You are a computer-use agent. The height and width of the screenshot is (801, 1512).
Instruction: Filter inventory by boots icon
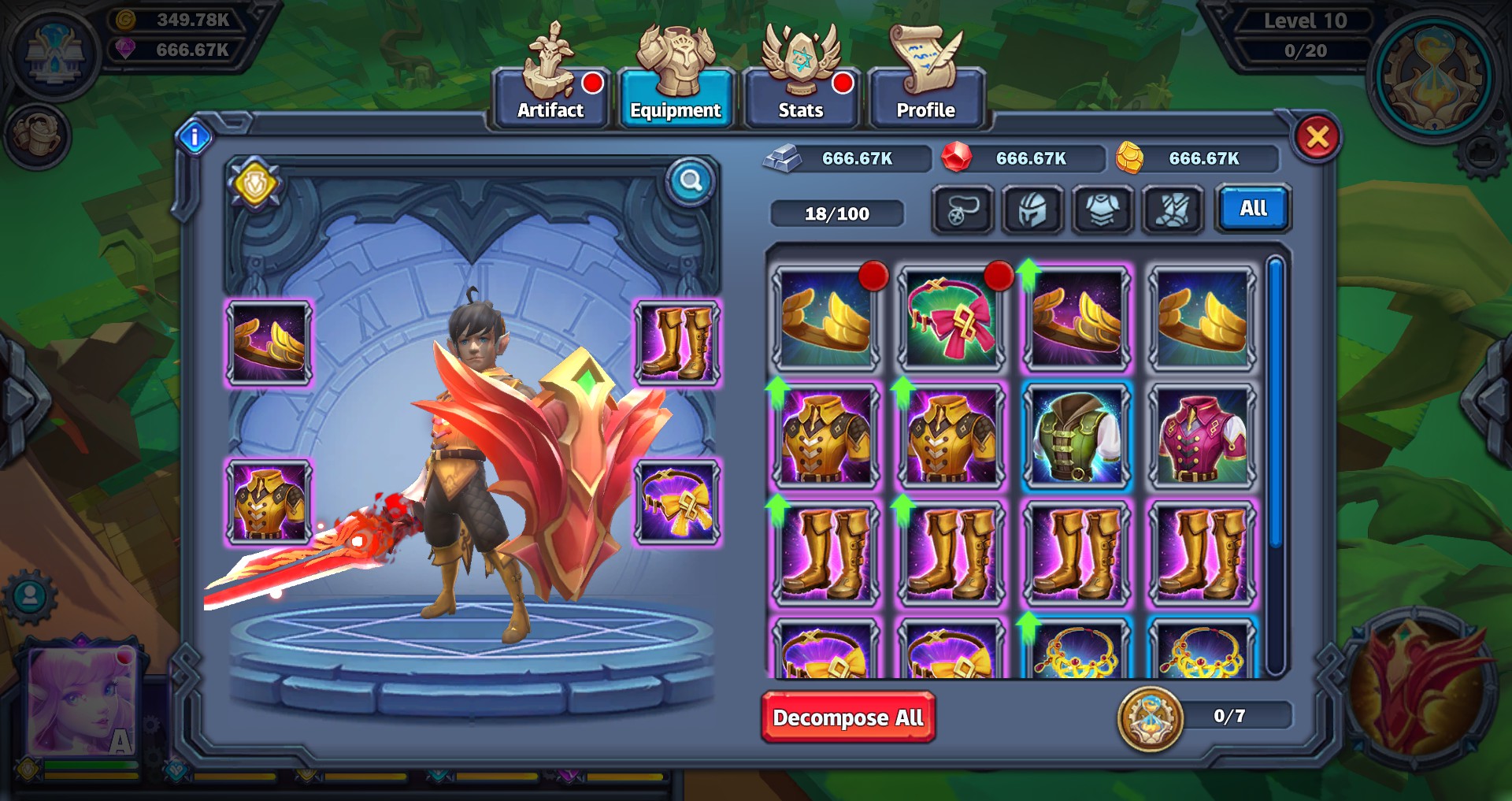(x=1173, y=210)
